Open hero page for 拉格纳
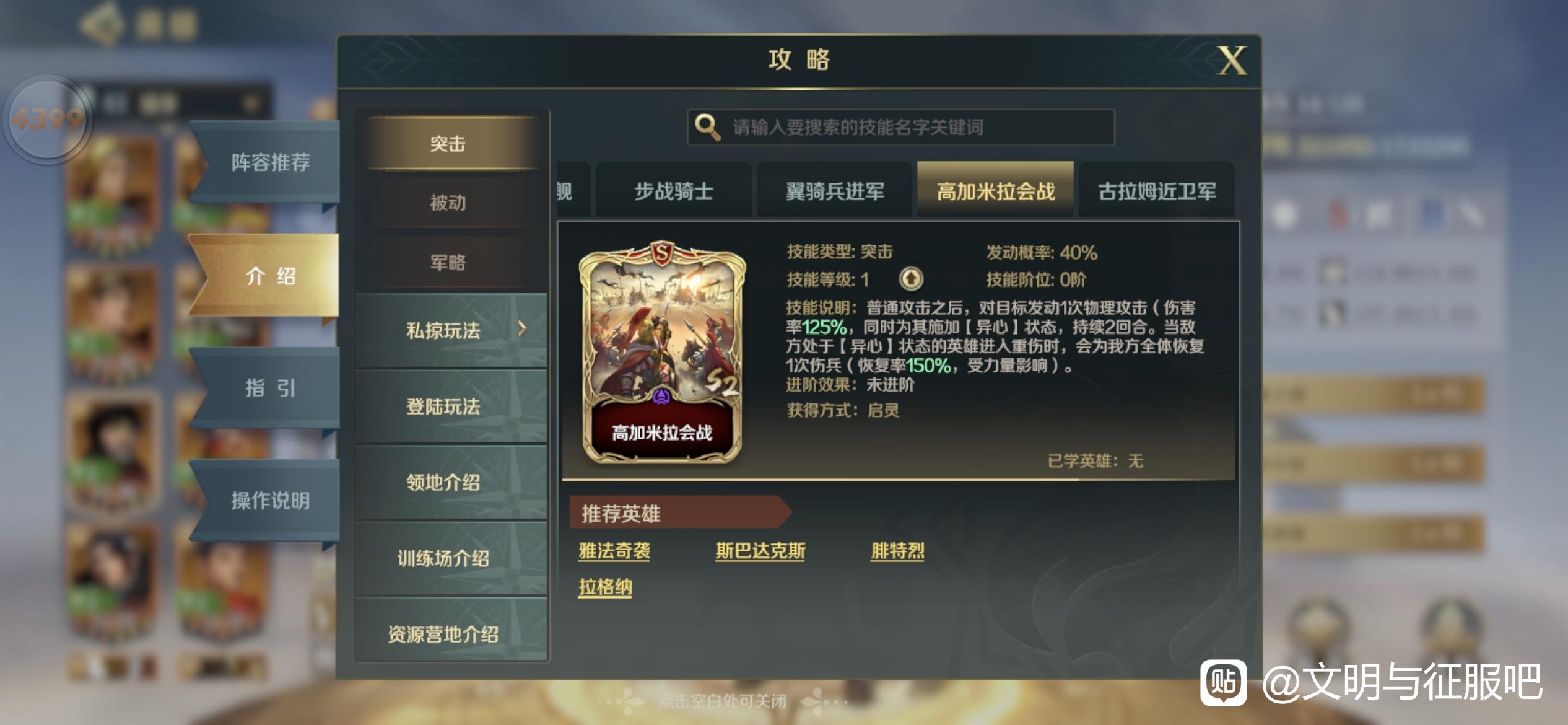This screenshot has width=1568, height=725. tap(605, 589)
